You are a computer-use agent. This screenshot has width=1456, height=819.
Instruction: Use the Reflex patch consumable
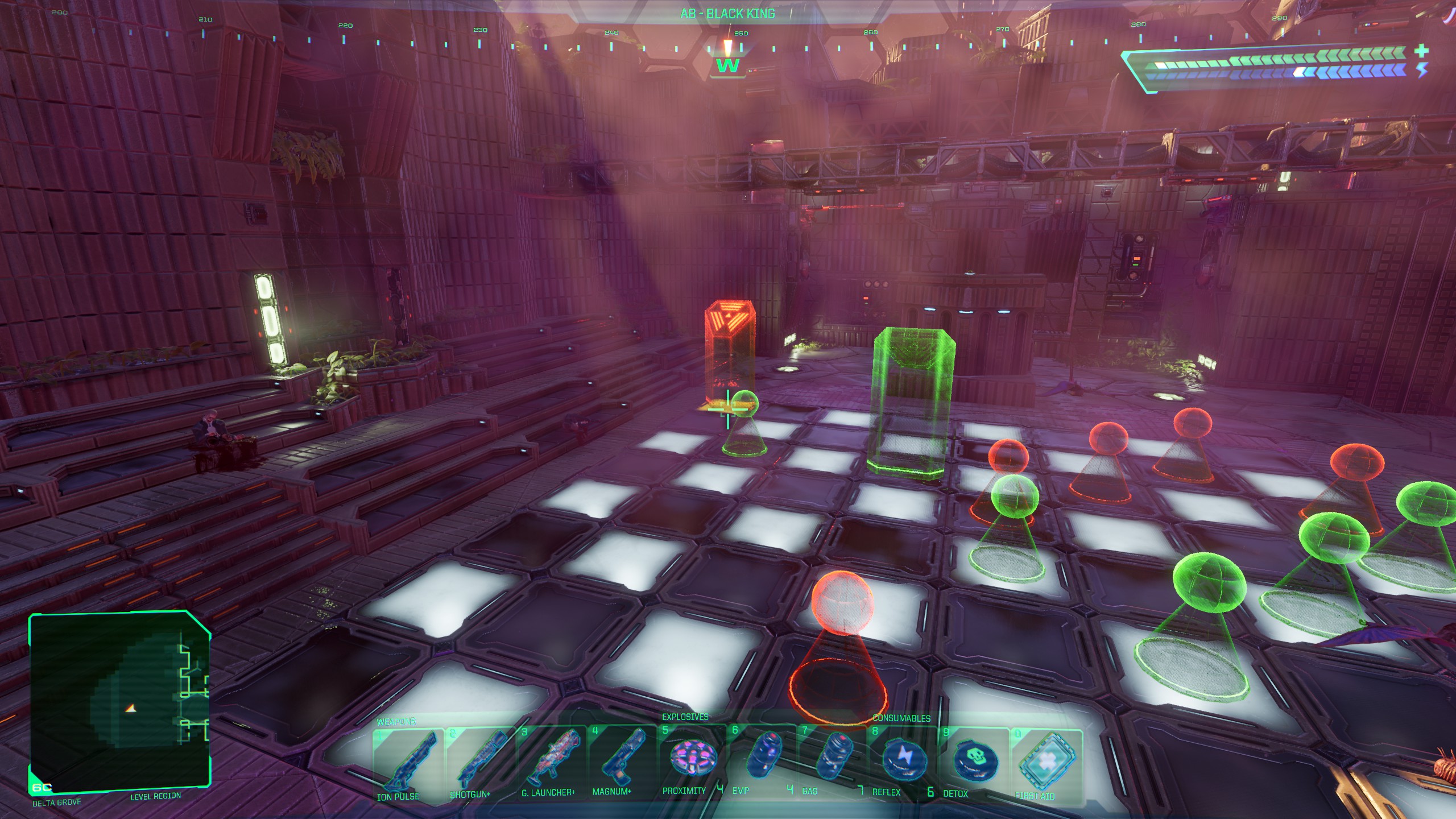903,759
